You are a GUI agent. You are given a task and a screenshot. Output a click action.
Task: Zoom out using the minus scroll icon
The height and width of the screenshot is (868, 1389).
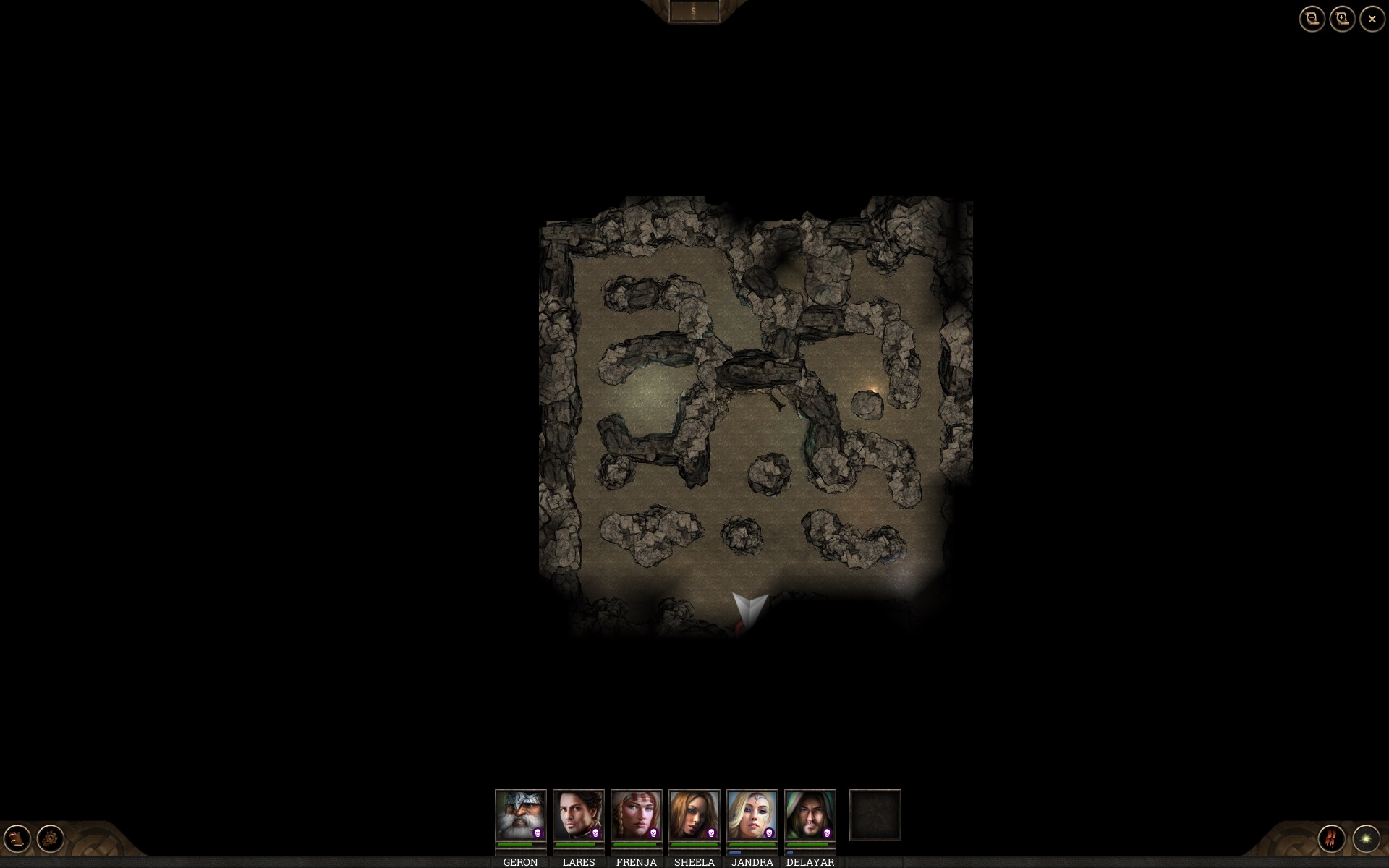pyautogui.click(x=1311, y=19)
